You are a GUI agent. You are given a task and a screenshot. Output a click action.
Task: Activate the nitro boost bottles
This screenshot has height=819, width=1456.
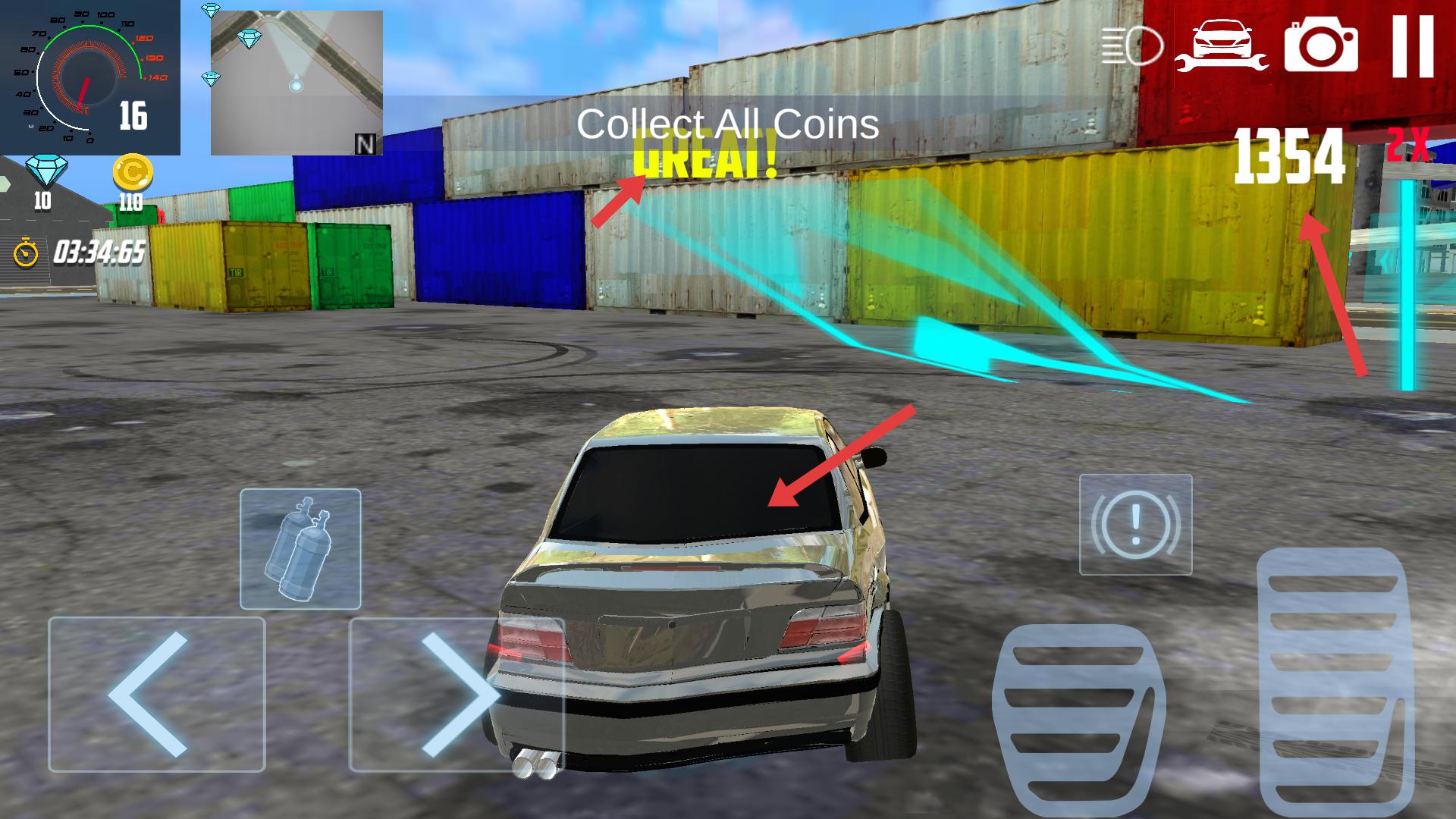tap(300, 548)
